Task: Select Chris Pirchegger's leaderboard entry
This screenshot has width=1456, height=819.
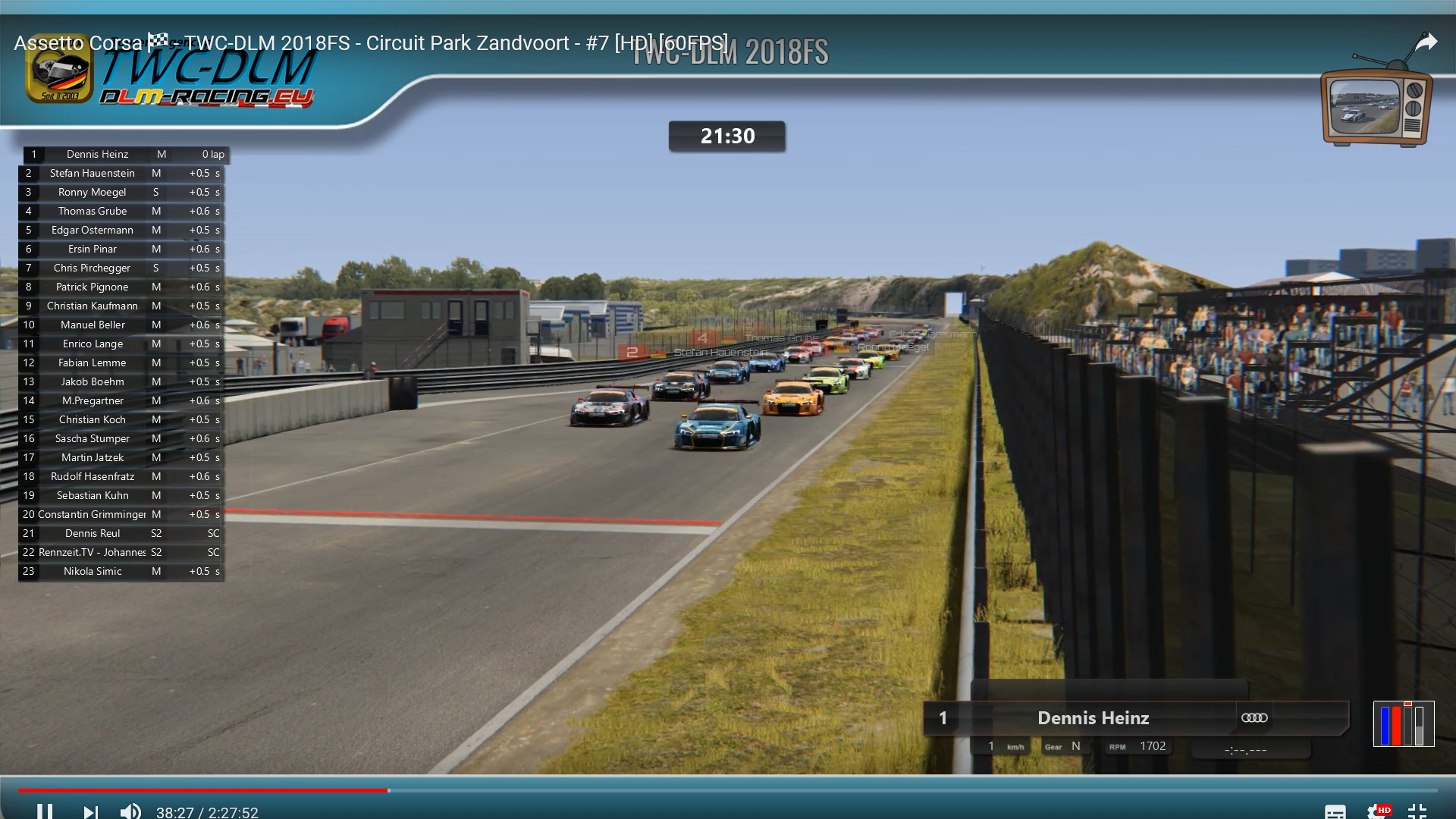Action: pos(93,268)
